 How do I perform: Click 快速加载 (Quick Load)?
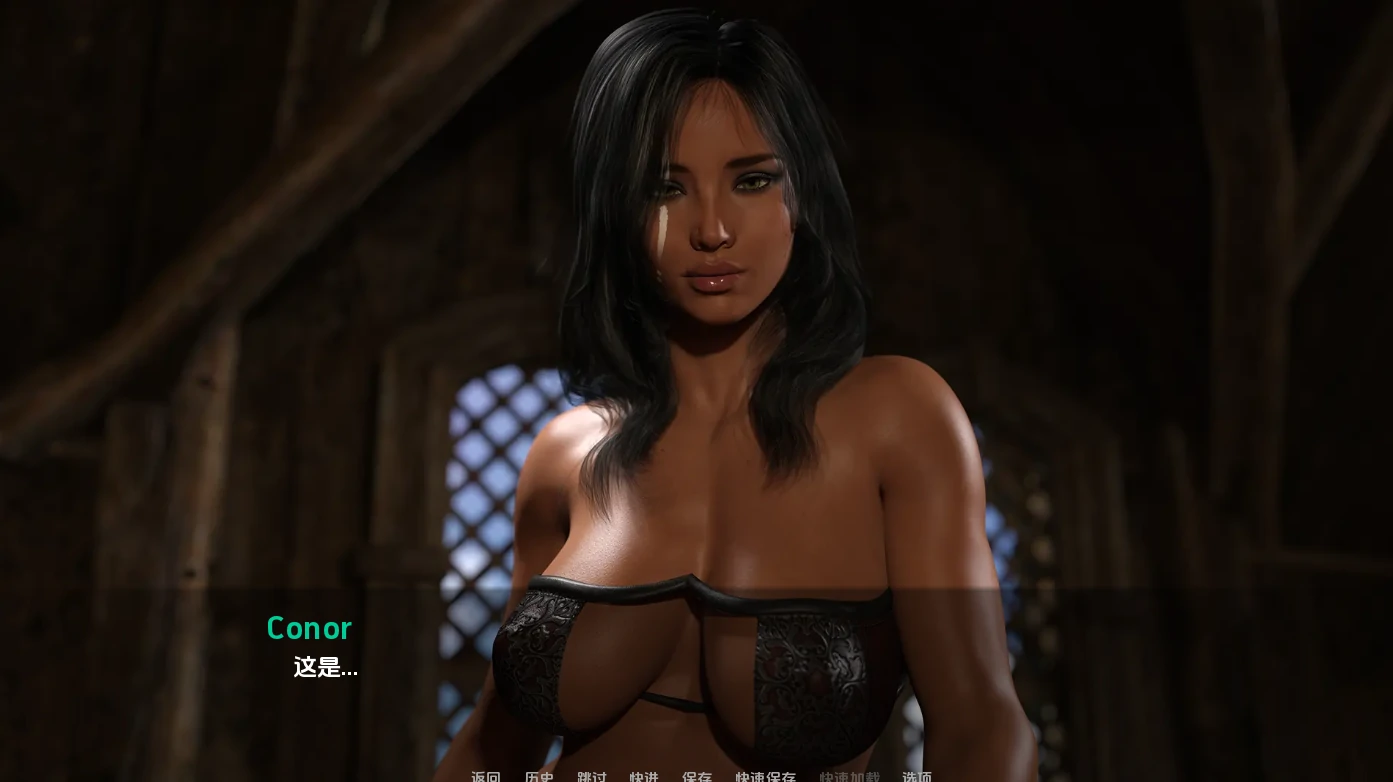pyautogui.click(x=850, y=776)
